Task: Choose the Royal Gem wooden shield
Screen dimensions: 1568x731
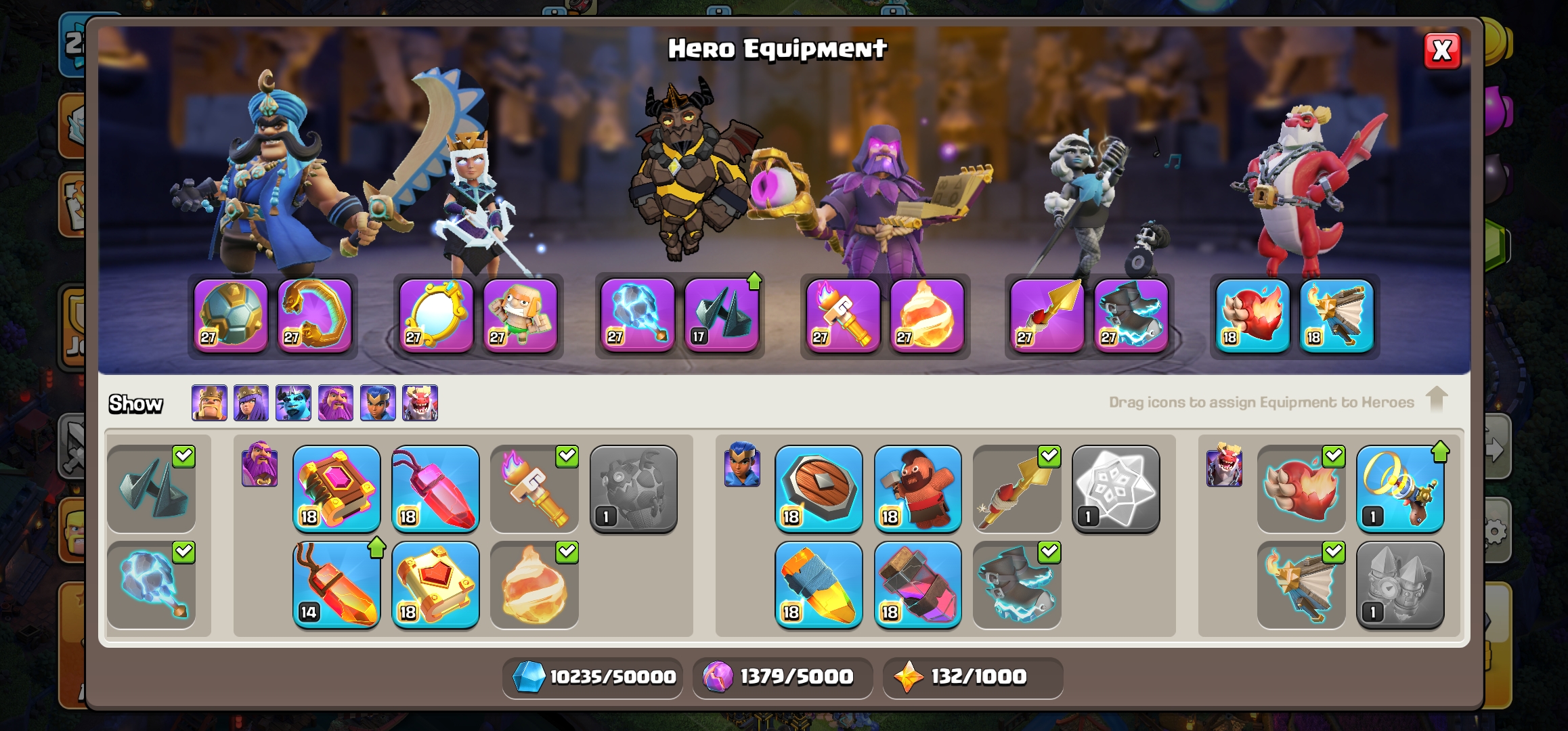Action: pyautogui.click(x=819, y=489)
